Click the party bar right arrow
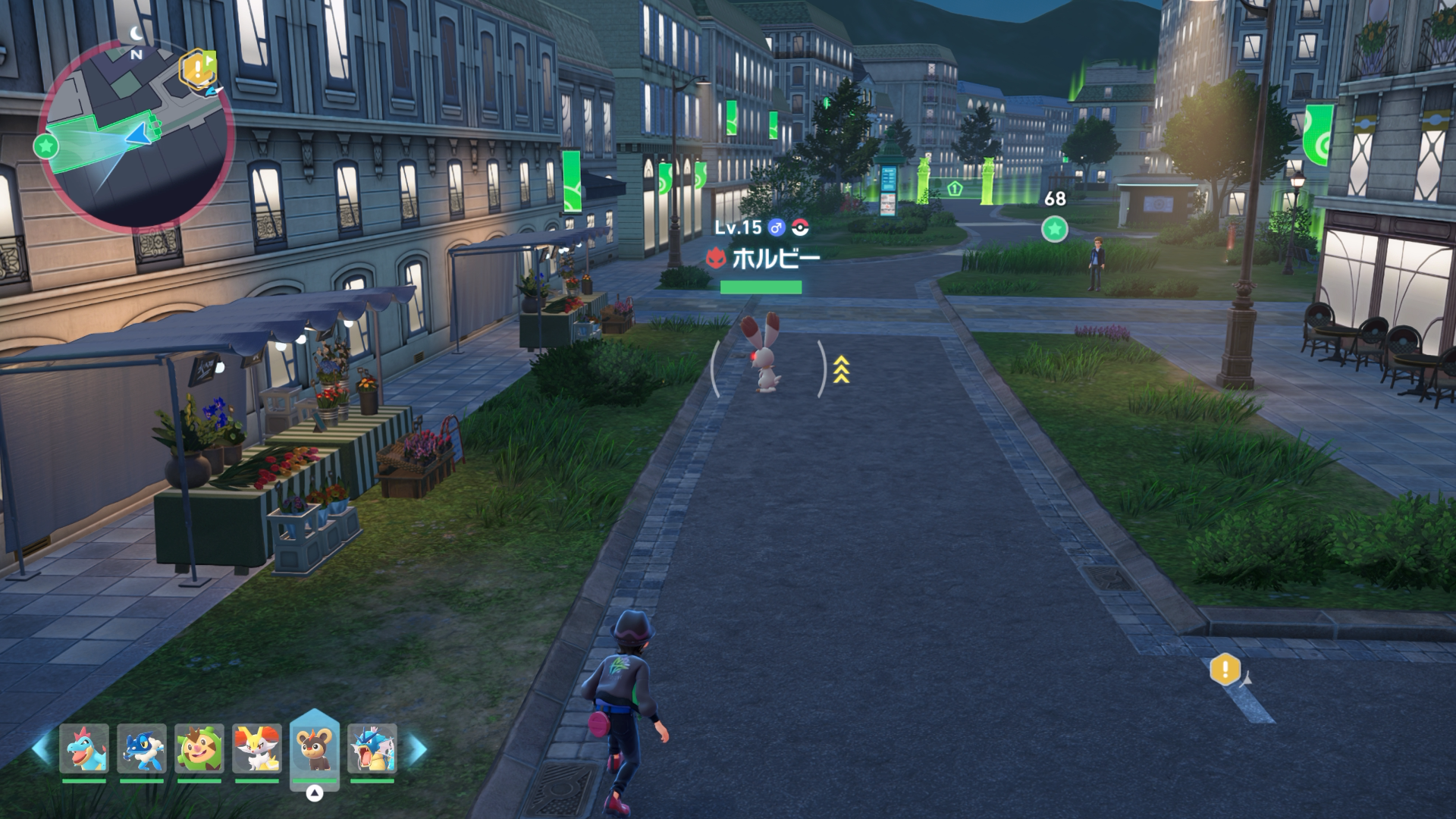The image size is (1456, 819). 416,748
